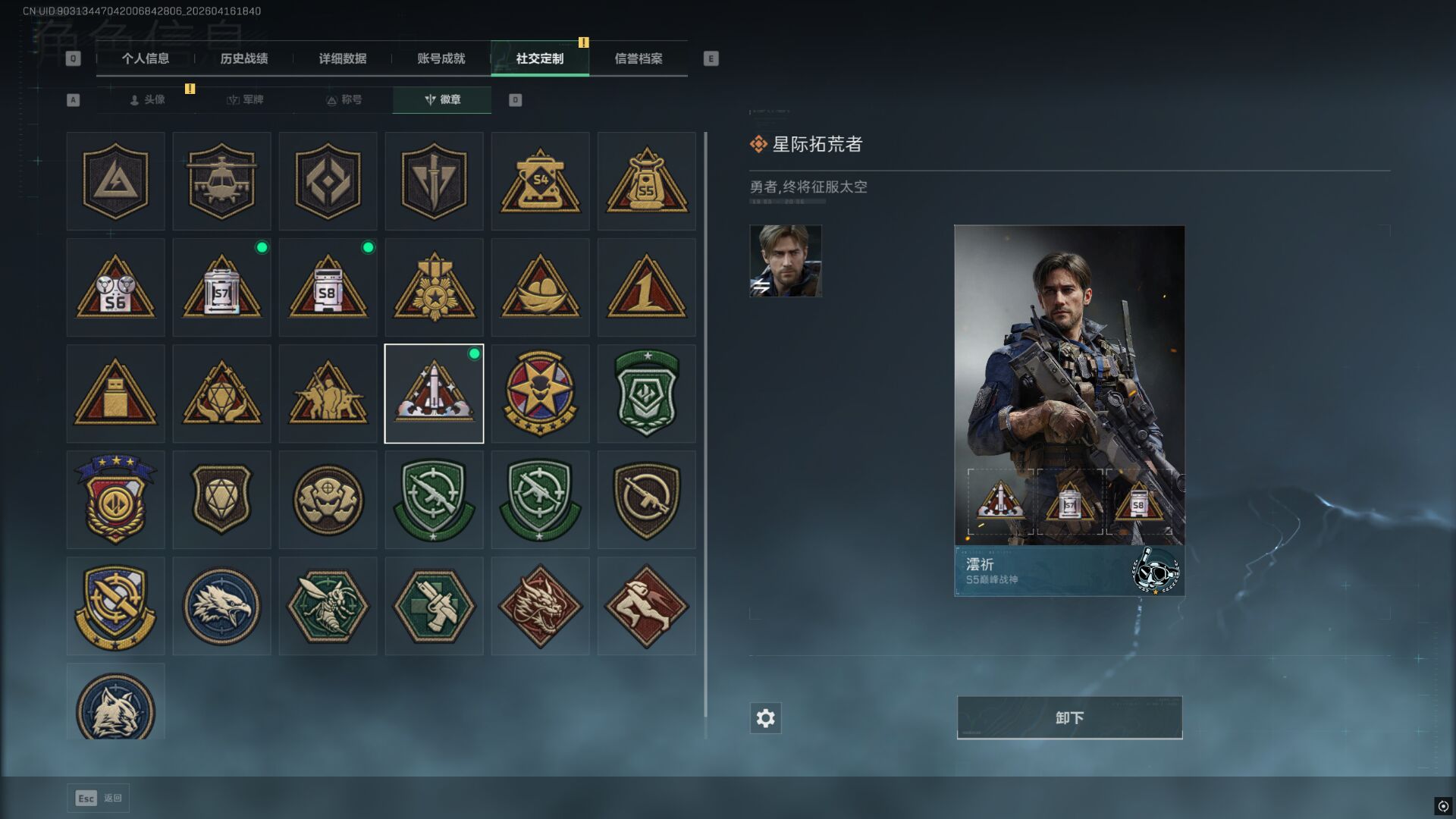Pick the S6 season badge
Viewport: 1456px width, 819px height.
pos(115,287)
